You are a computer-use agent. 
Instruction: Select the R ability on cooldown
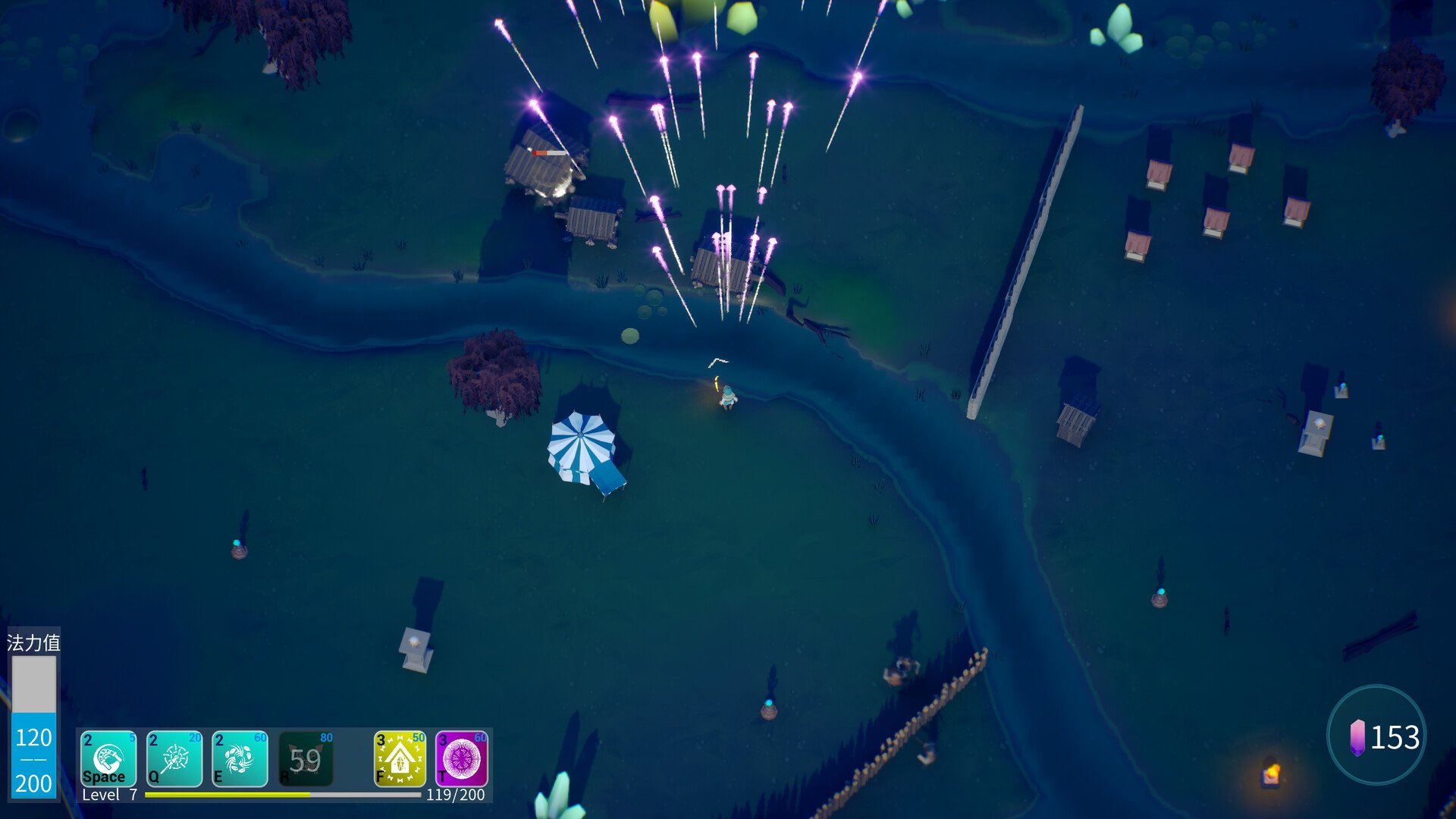click(x=306, y=758)
